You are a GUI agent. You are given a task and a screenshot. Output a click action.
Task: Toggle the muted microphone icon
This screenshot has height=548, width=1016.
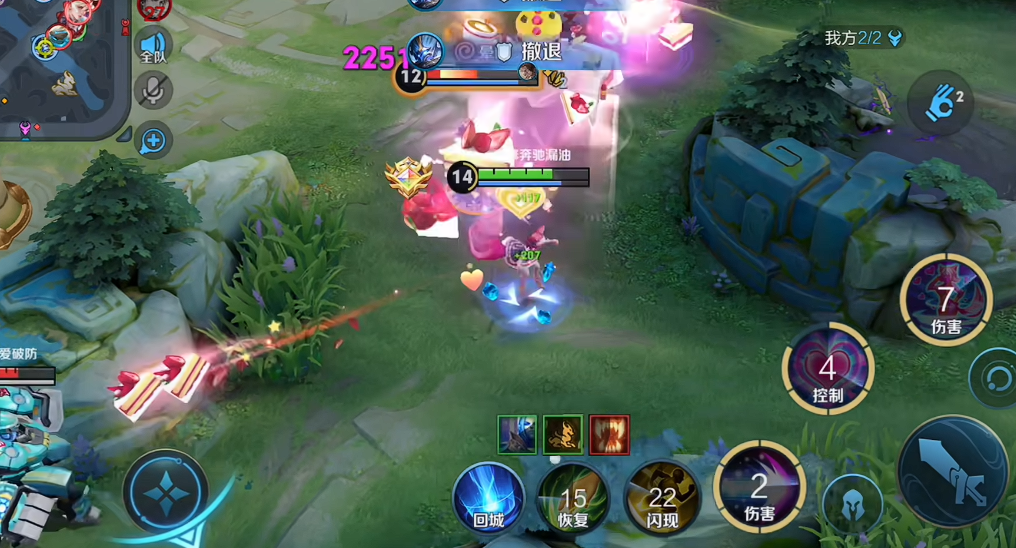tap(153, 91)
